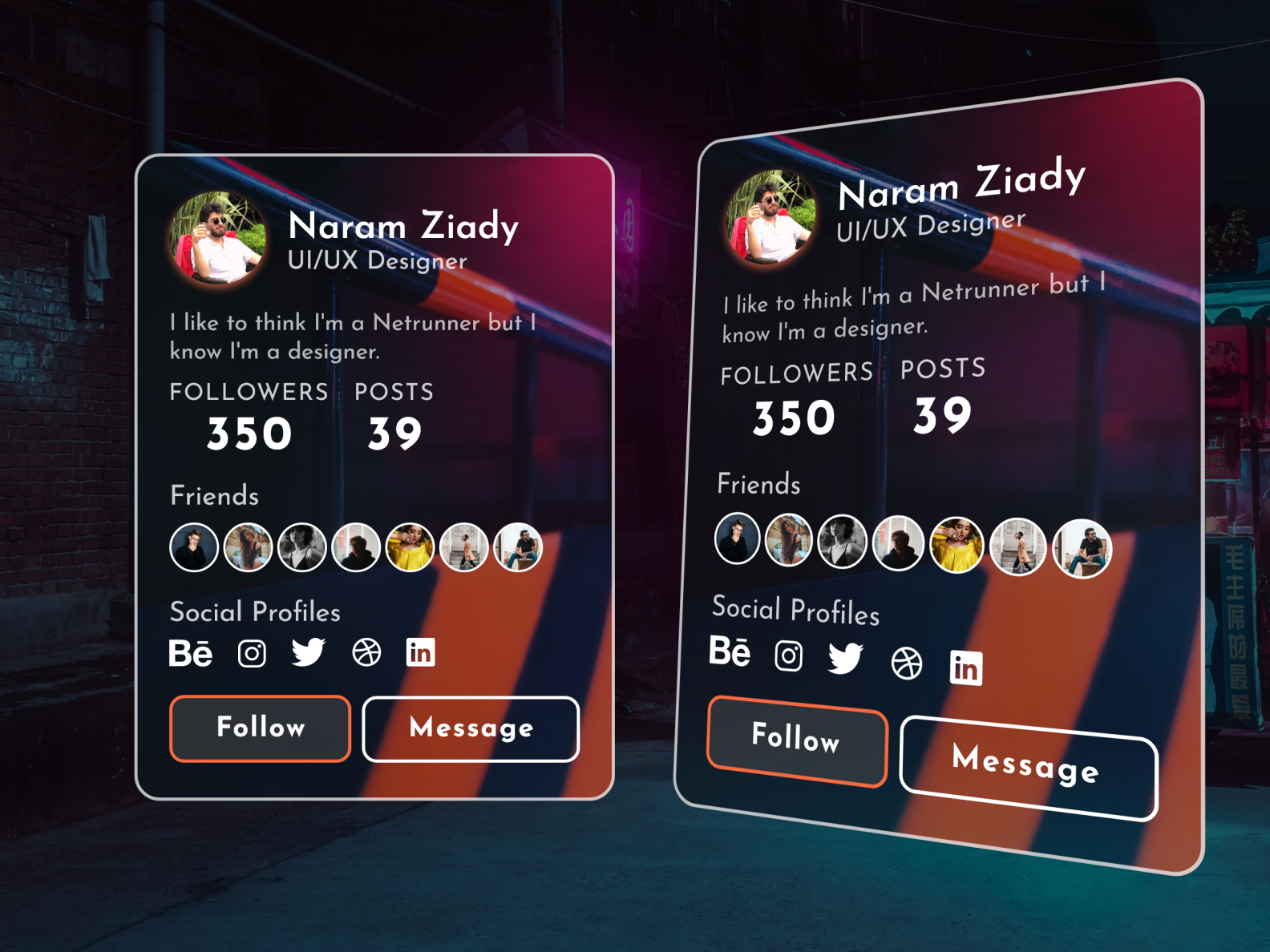The width and height of the screenshot is (1270, 952).
Task: Open Instagram from the right card
Action: point(789,657)
